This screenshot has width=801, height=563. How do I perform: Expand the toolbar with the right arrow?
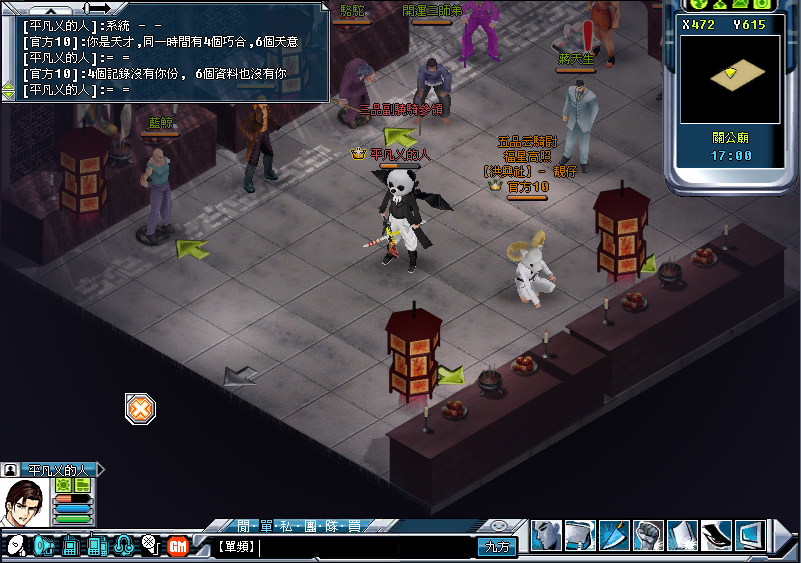point(783,537)
